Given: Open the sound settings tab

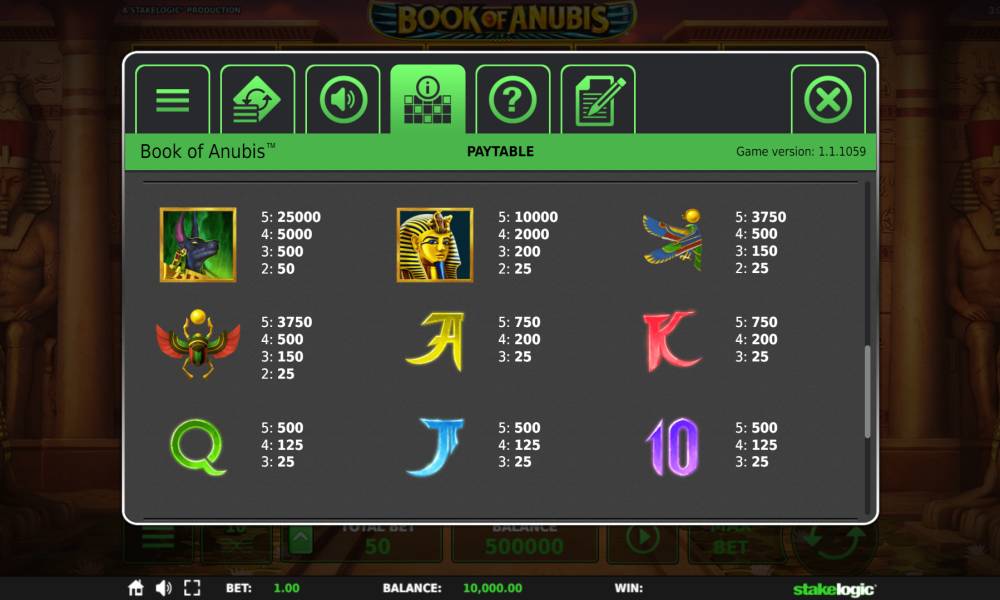Looking at the screenshot, I should [343, 100].
